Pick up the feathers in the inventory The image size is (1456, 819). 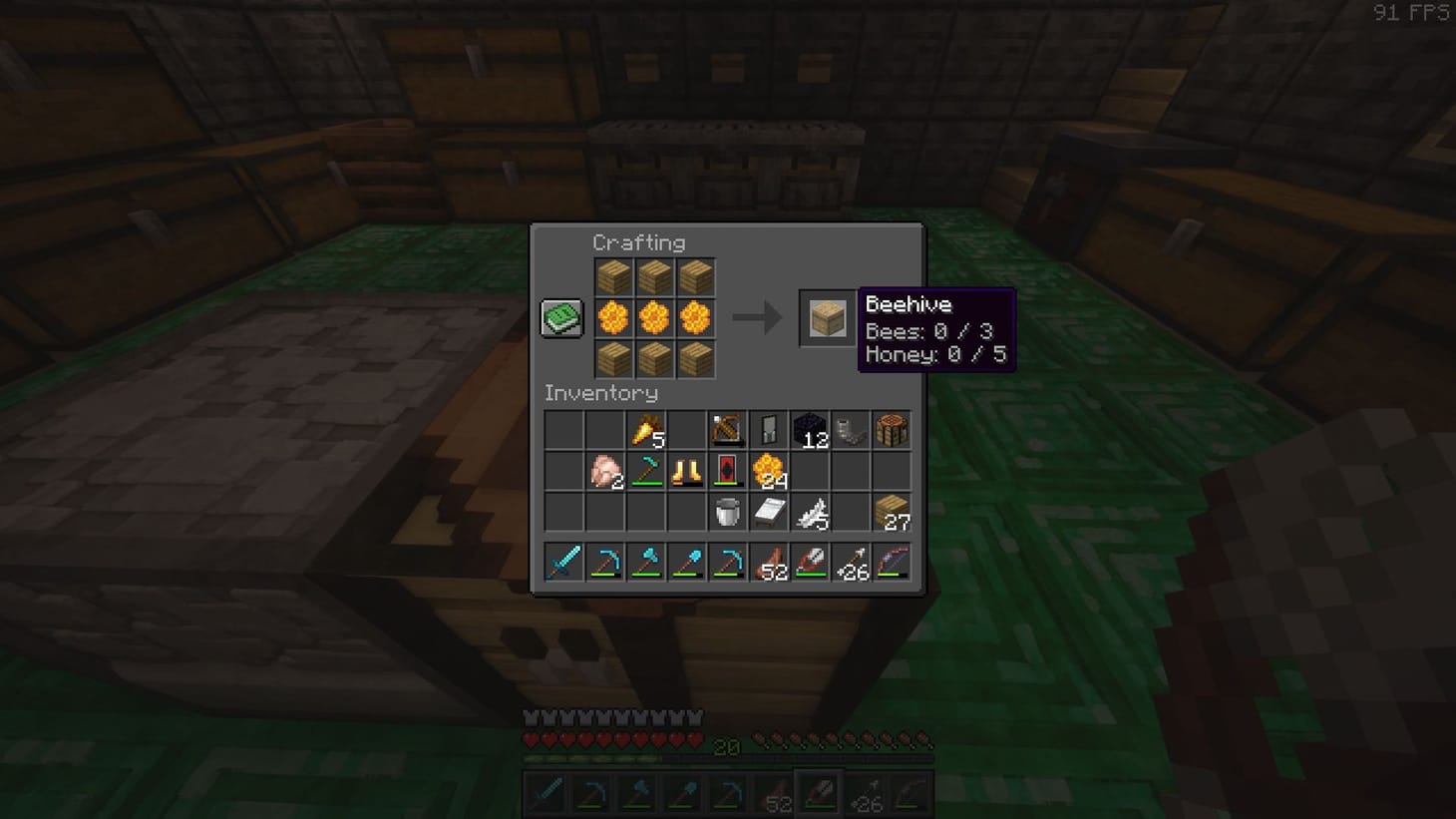[812, 513]
